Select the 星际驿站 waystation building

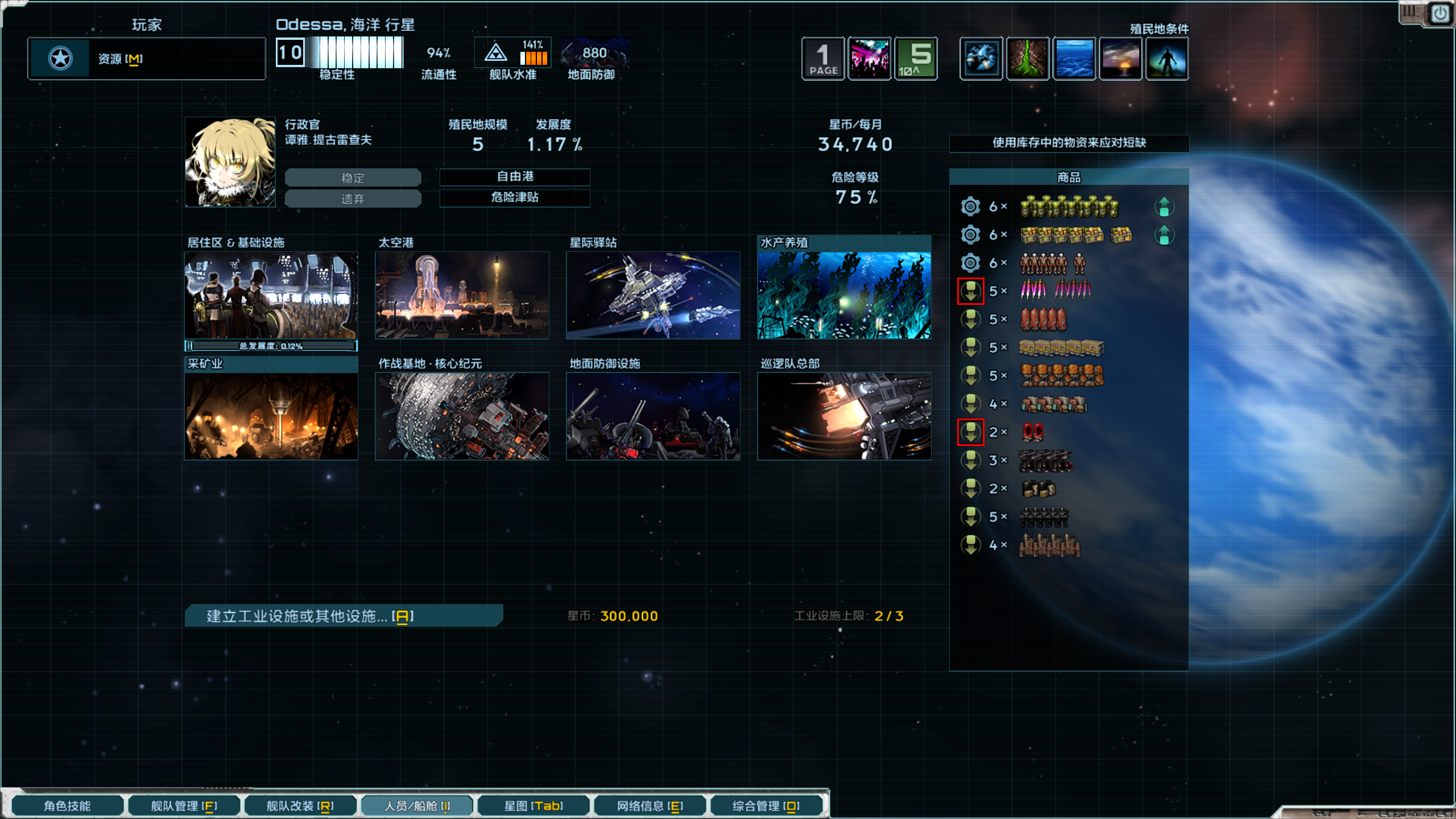(x=653, y=295)
